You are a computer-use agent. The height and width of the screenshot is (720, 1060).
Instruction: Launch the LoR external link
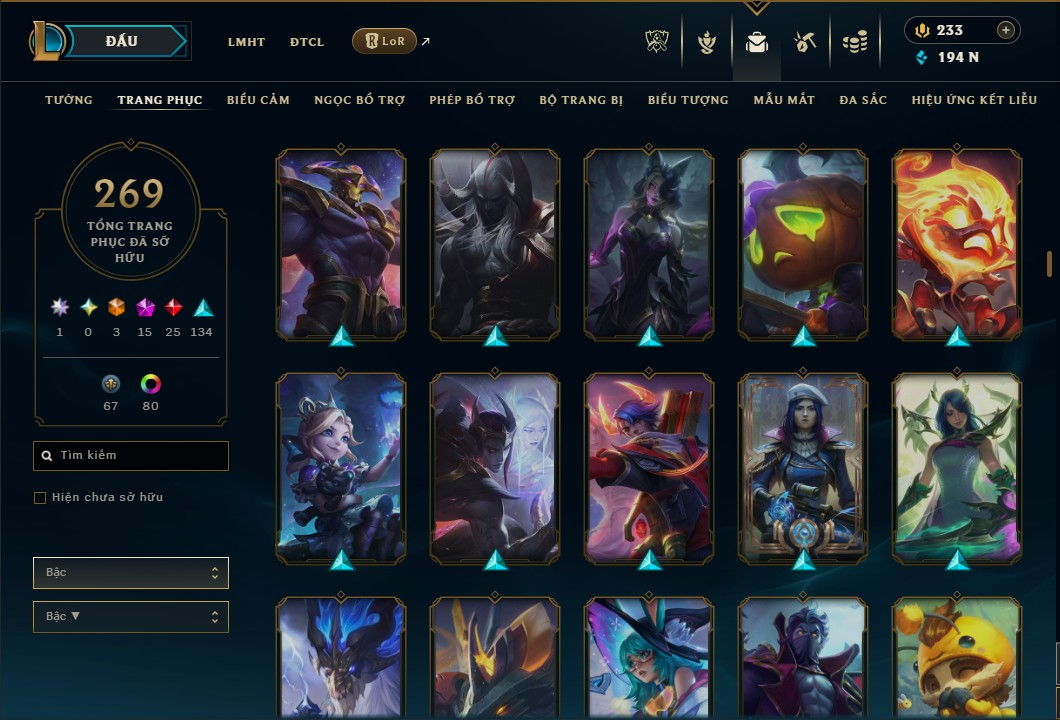[385, 41]
